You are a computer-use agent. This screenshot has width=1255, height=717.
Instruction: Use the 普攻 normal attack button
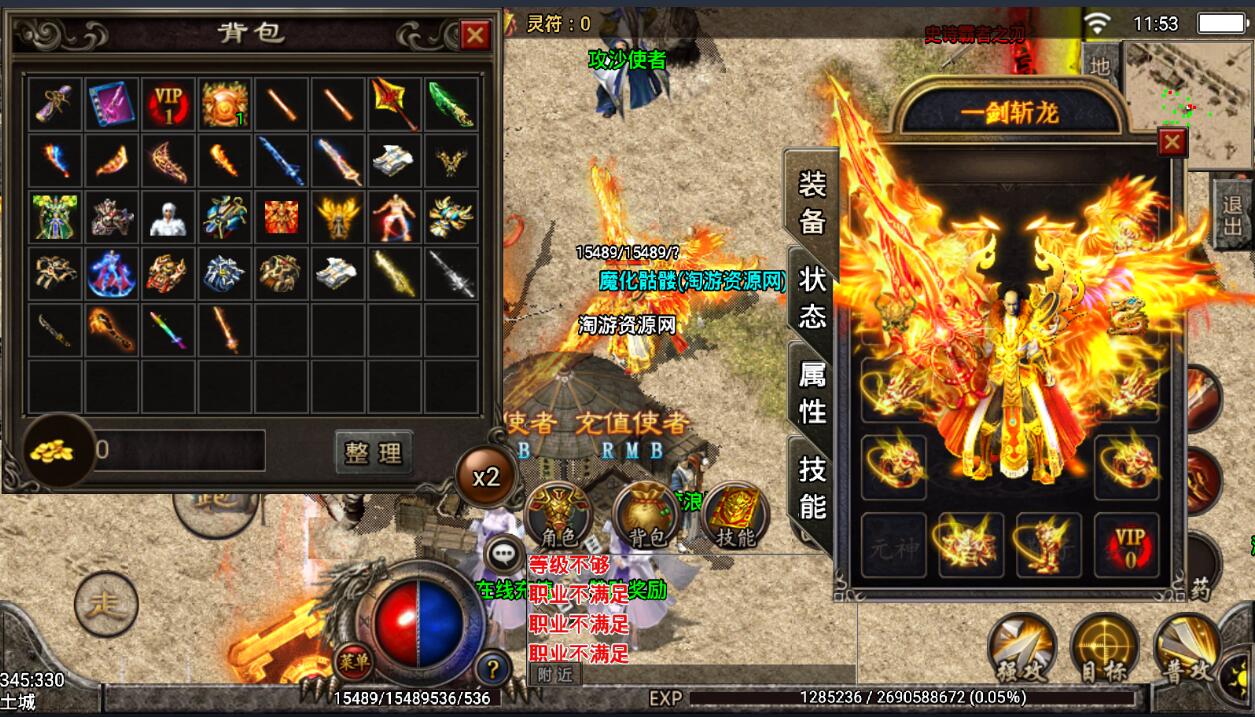point(1187,648)
